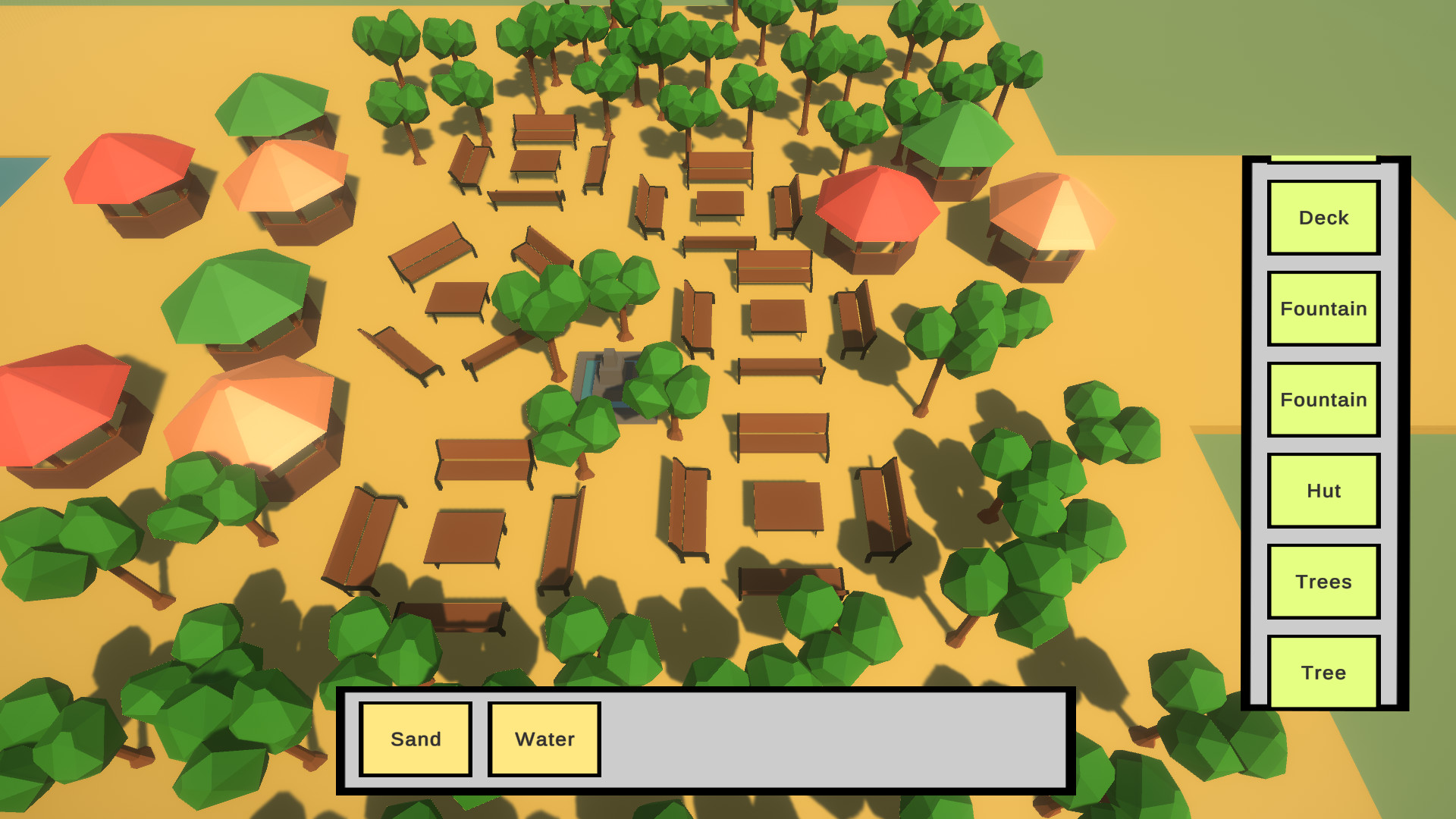This screenshot has height=819, width=1456.
Task: Select the first Fountain tool in the palette
Action: click(1323, 309)
